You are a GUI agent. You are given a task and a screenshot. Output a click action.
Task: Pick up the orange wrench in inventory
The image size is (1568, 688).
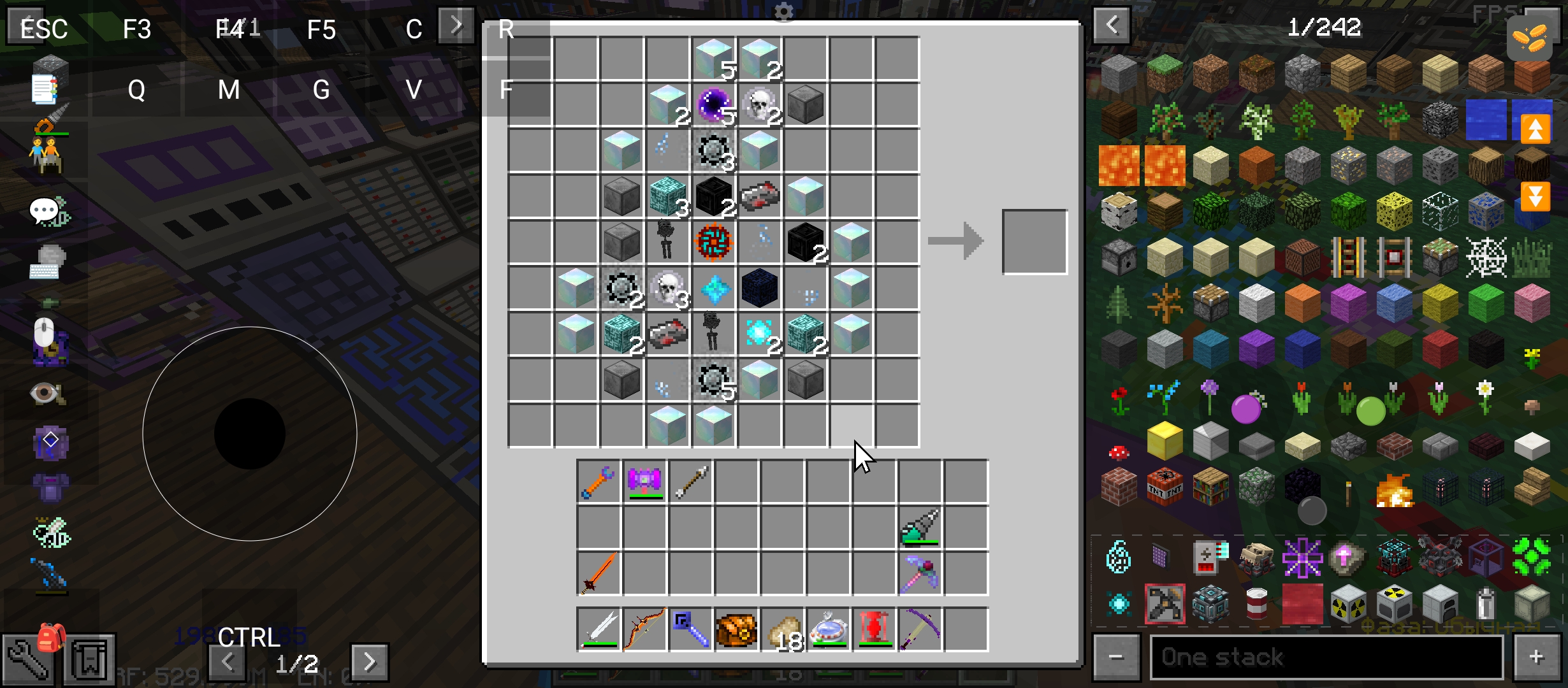tap(598, 482)
